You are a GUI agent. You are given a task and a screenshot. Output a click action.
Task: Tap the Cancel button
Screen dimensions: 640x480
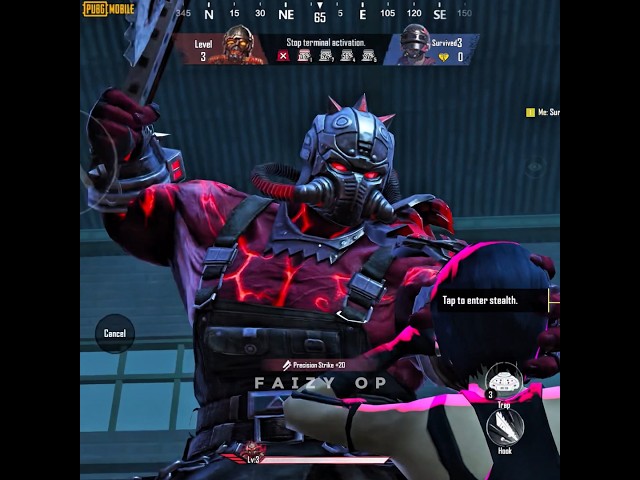[115, 333]
